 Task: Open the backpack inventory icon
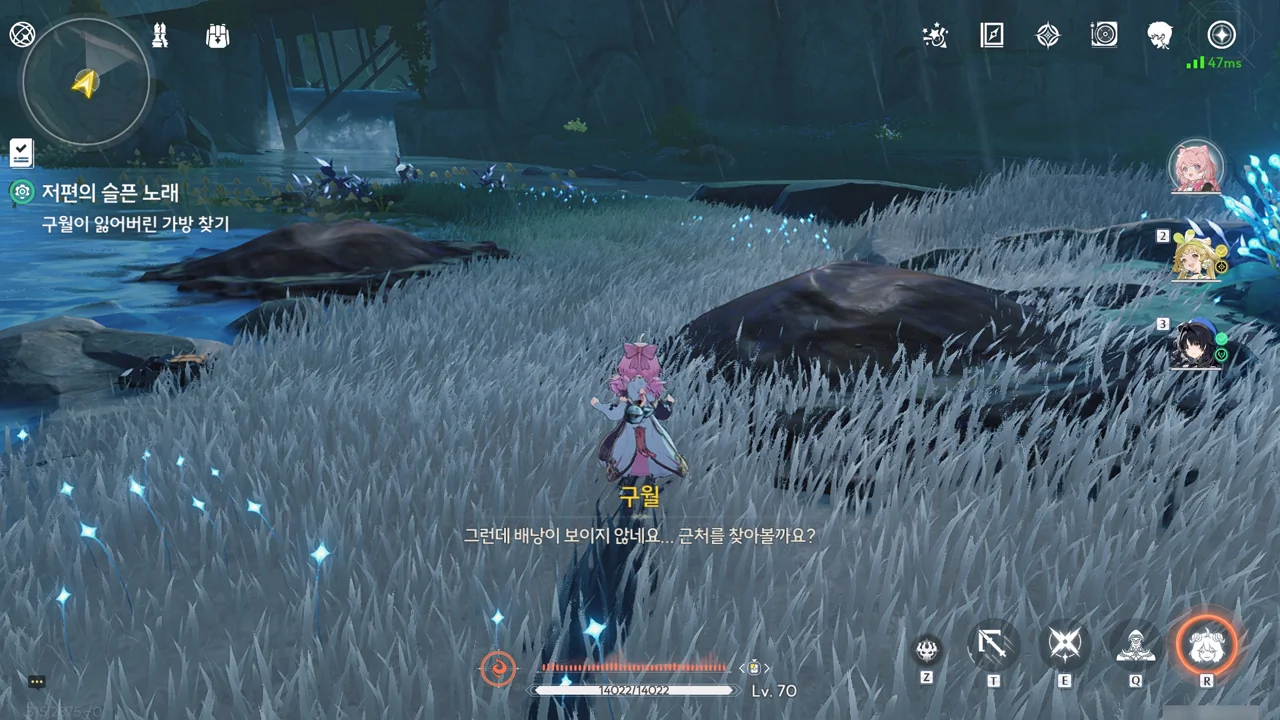point(217,36)
